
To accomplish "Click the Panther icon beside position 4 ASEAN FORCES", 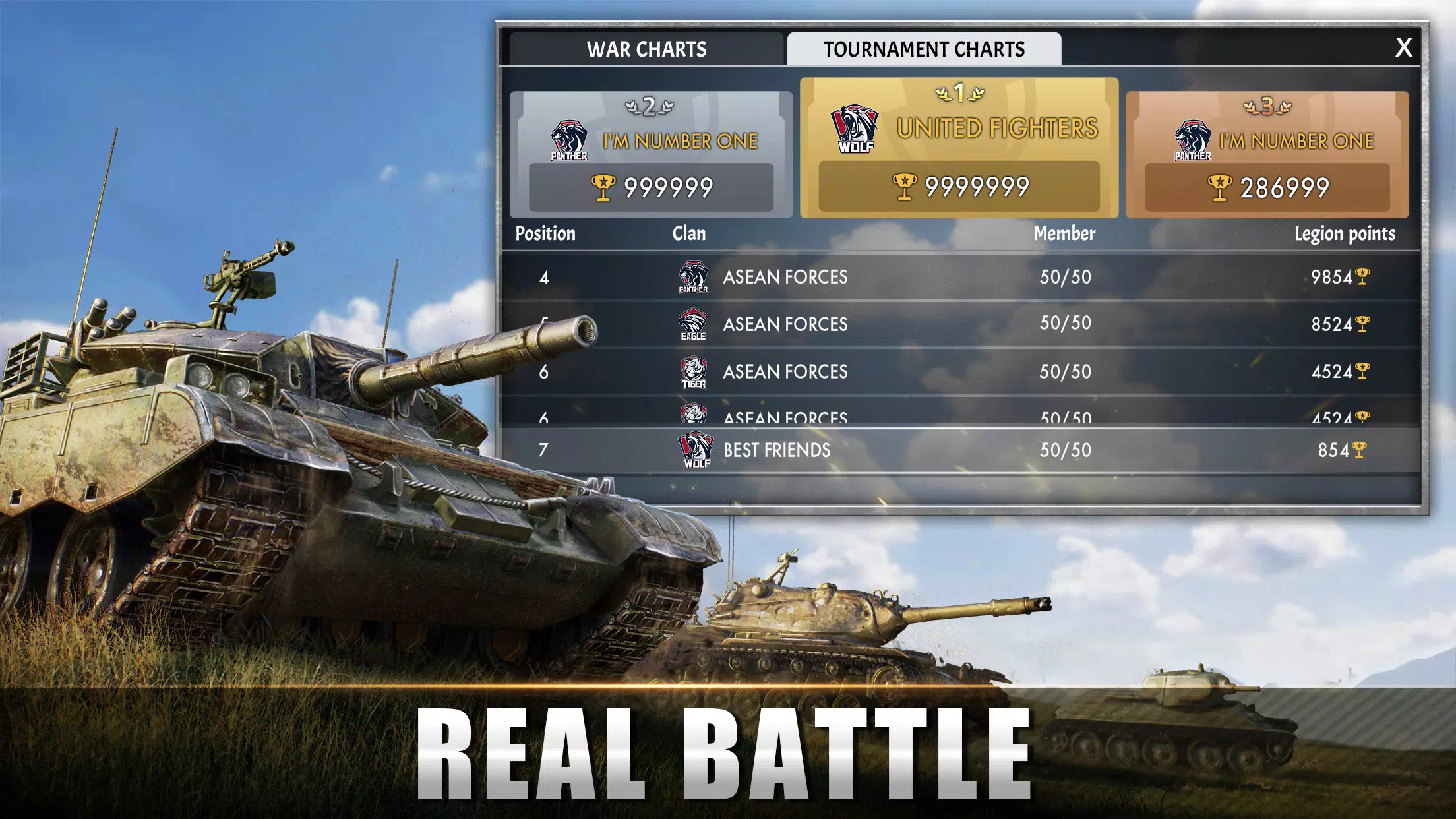I will tap(694, 278).
